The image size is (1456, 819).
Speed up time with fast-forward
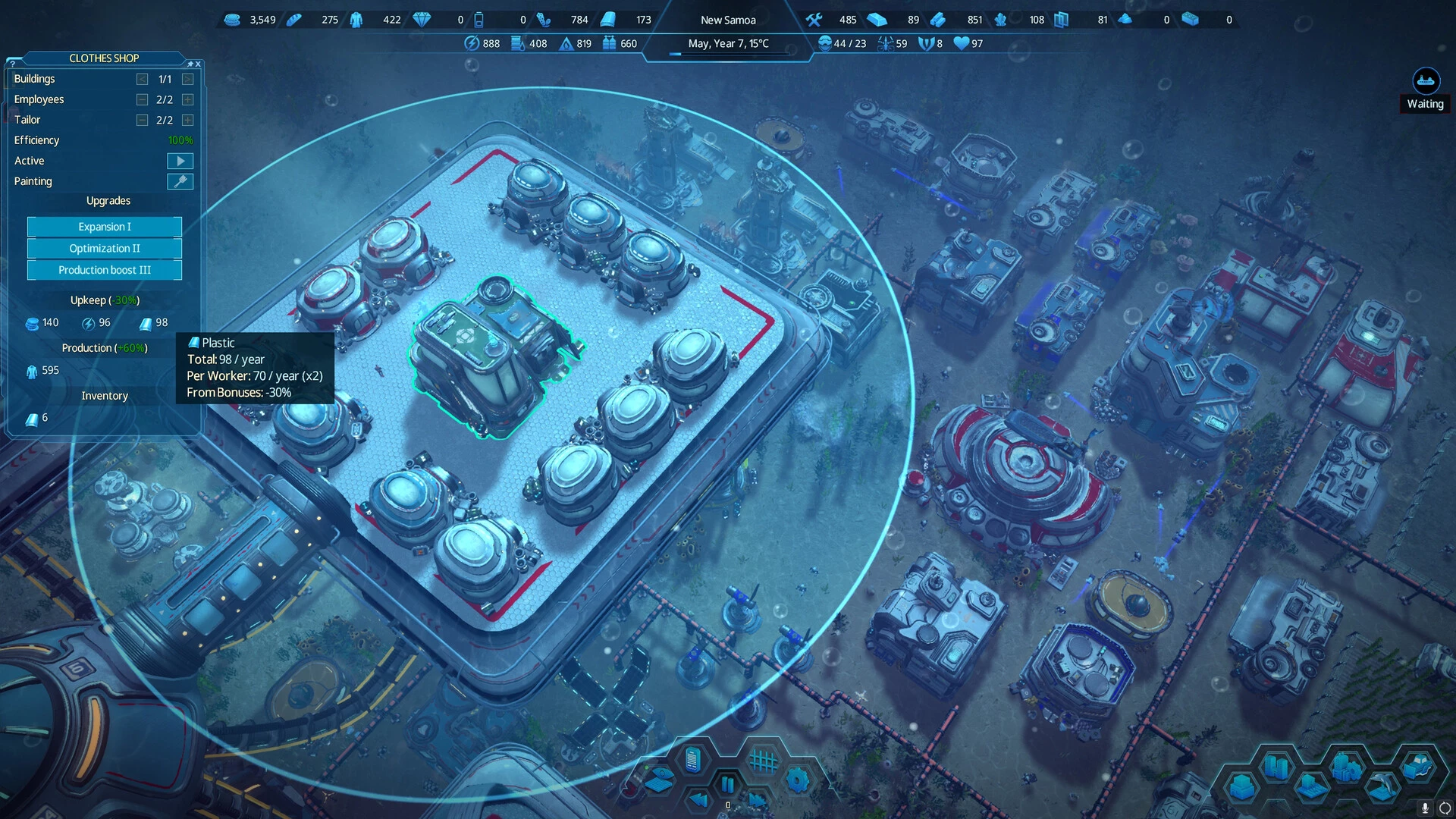click(x=757, y=799)
